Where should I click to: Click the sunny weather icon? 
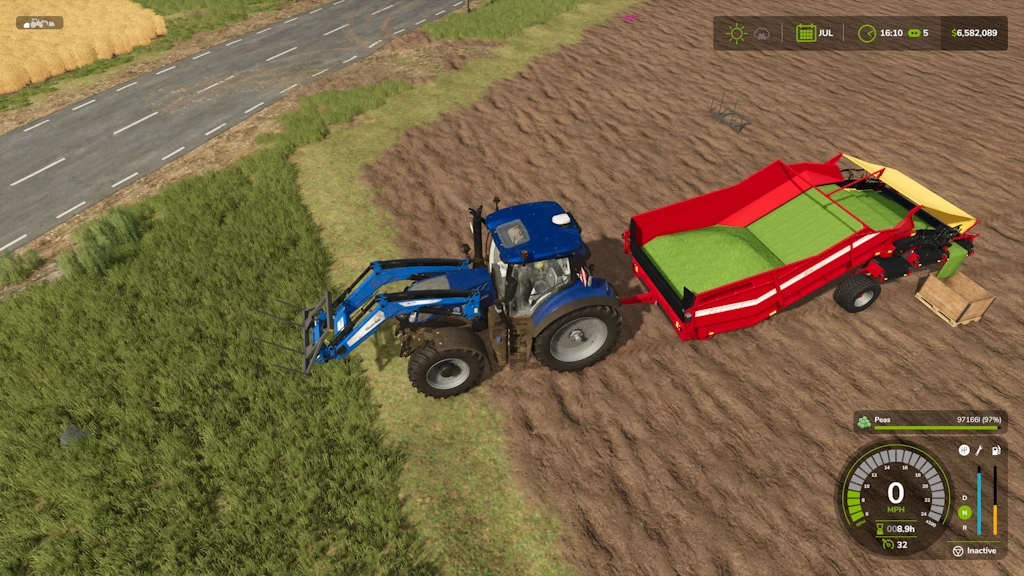tap(737, 33)
